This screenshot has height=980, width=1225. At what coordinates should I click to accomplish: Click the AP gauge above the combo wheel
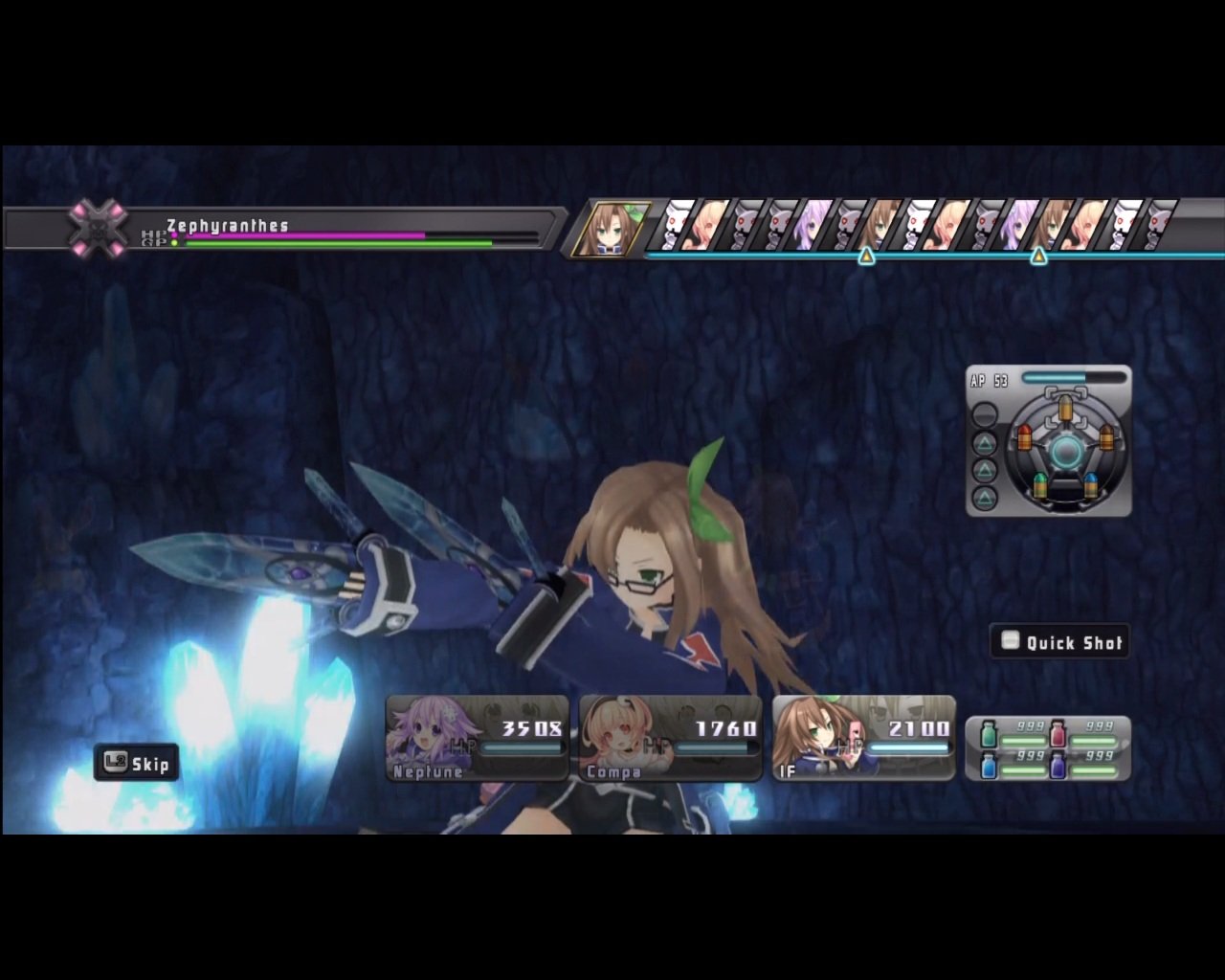coord(1075,377)
